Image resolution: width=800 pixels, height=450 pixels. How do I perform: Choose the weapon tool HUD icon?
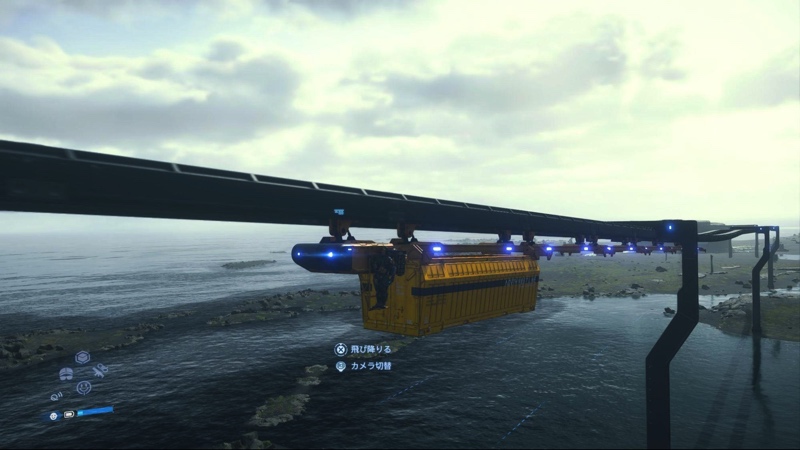tap(100, 371)
